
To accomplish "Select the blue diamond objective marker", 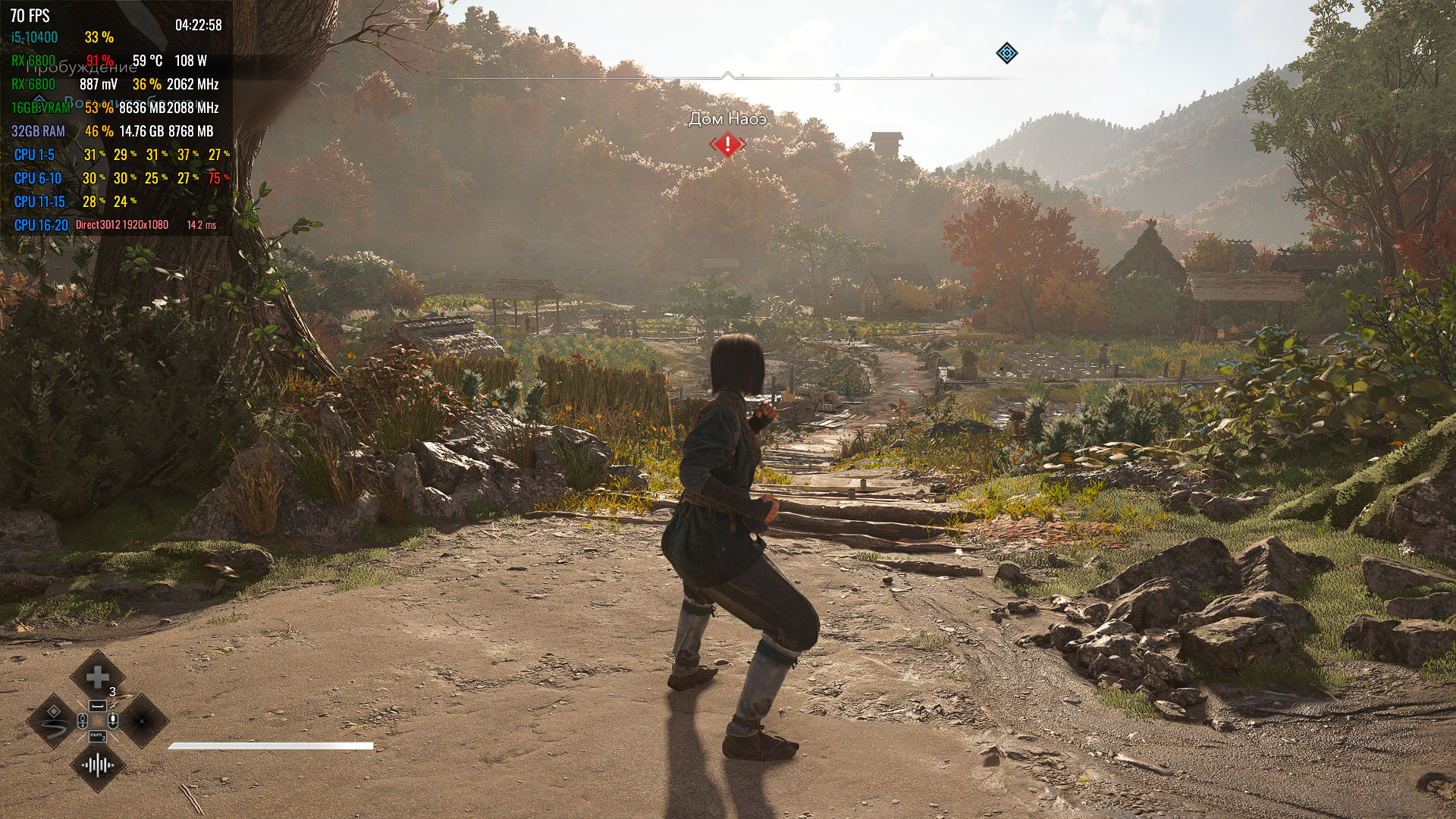I will pos(1006,53).
